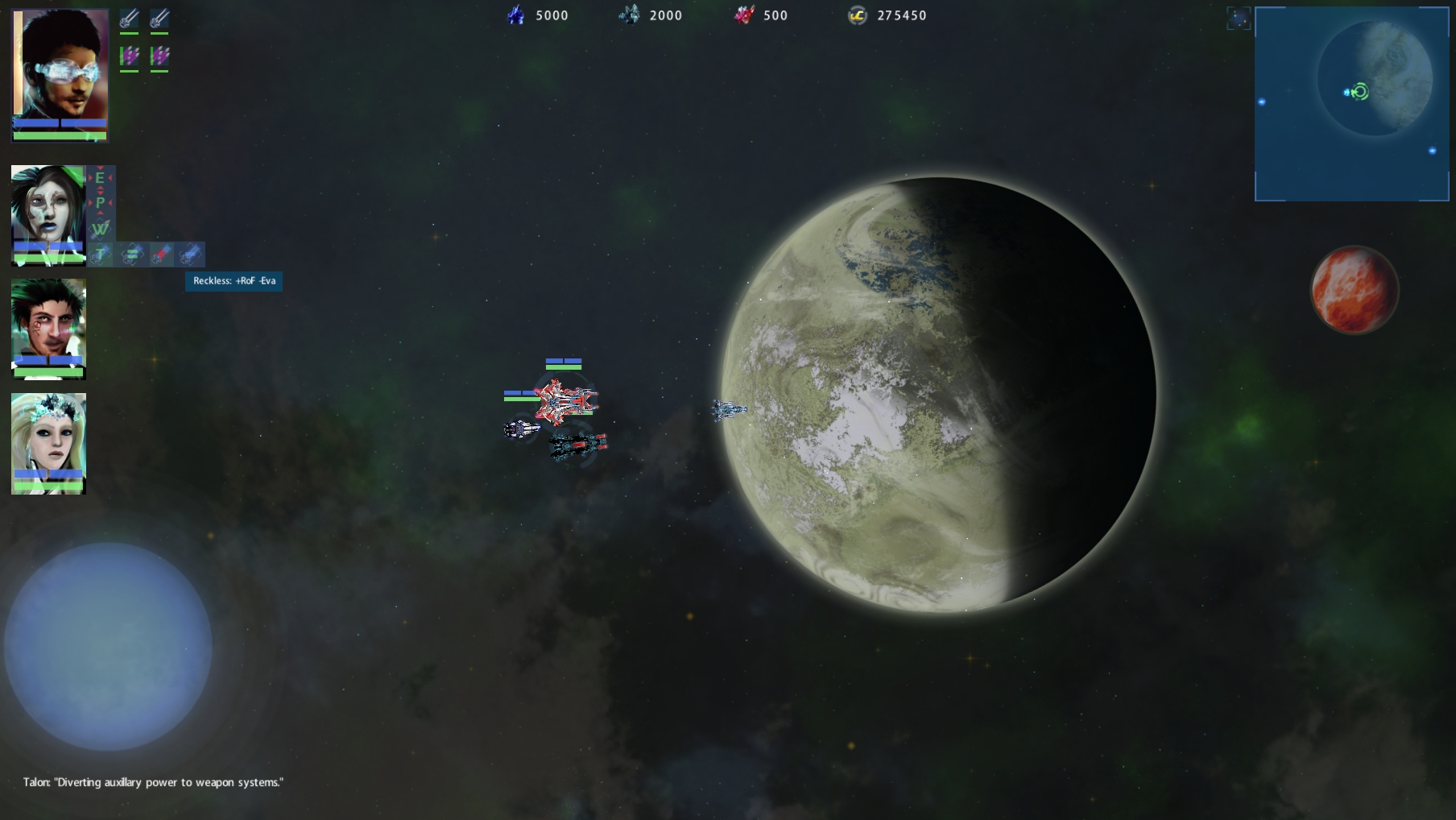Click the T tactics icon
This screenshot has width=1456, height=820.
pos(100,255)
